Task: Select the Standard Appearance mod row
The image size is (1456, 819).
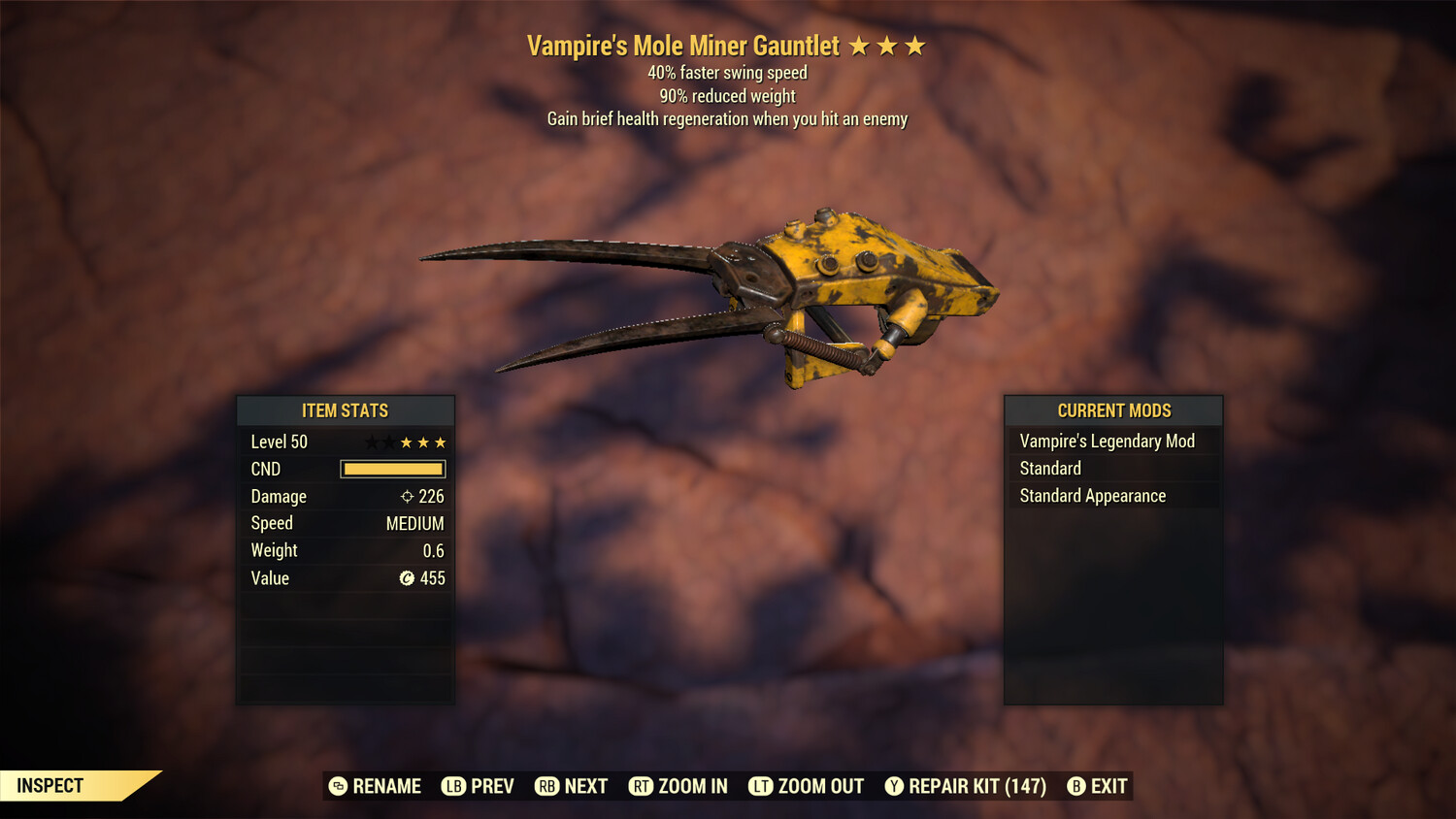Action: [x=1112, y=496]
